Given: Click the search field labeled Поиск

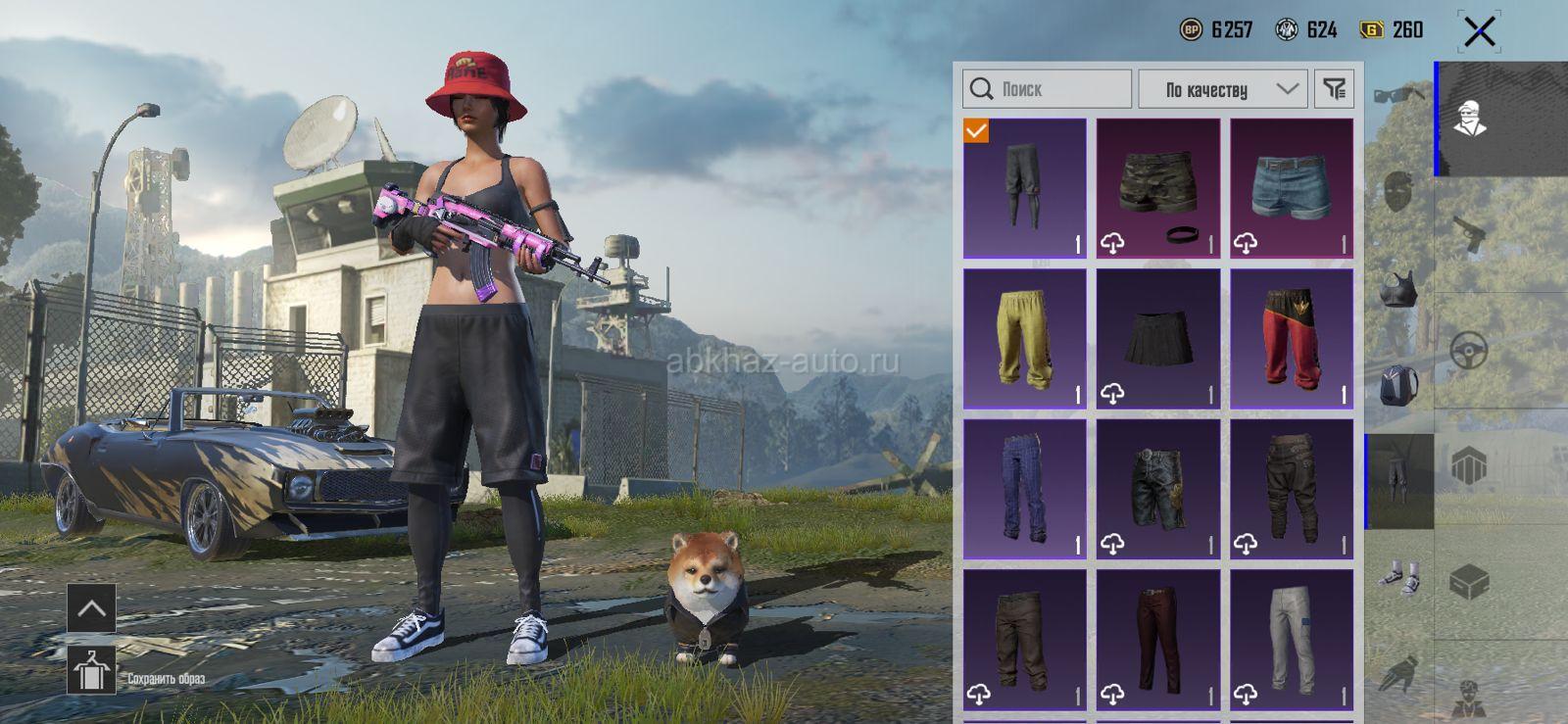Looking at the screenshot, I should click(x=1047, y=89).
